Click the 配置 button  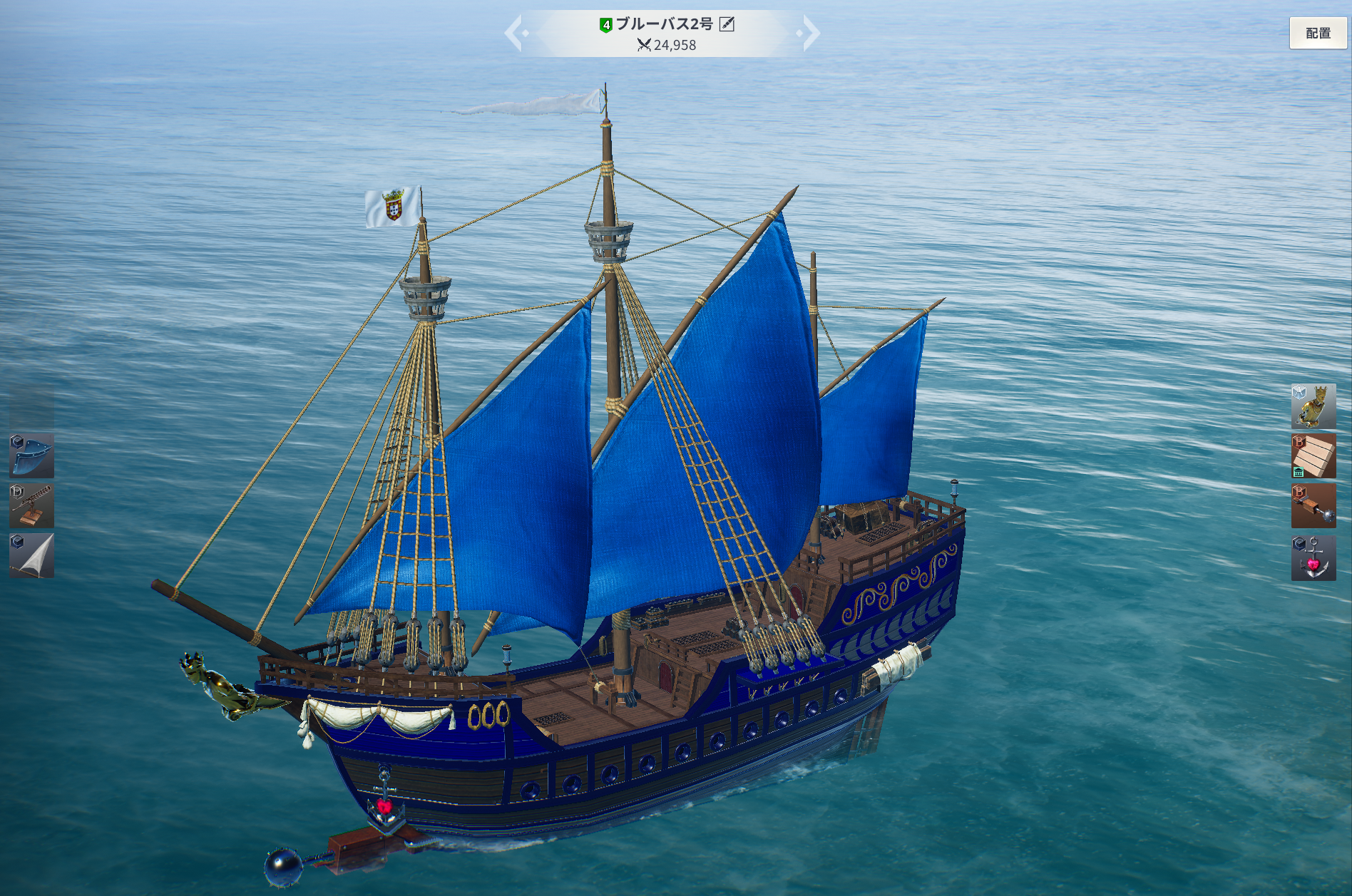pos(1318,34)
